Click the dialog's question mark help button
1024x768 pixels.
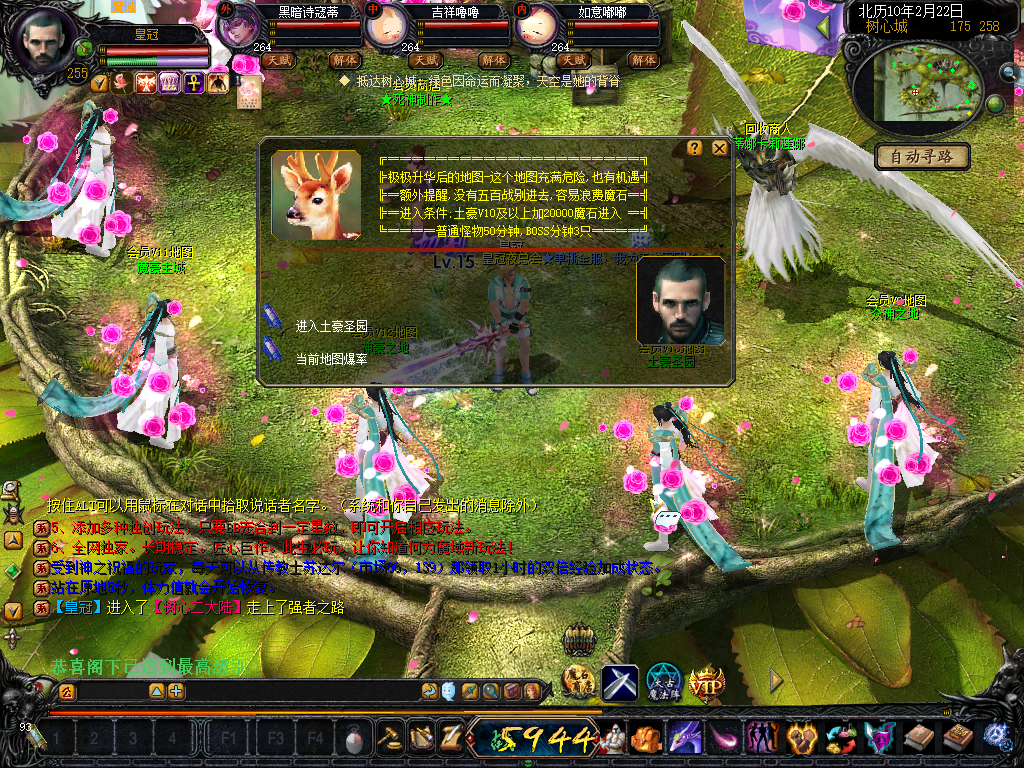pyautogui.click(x=694, y=148)
